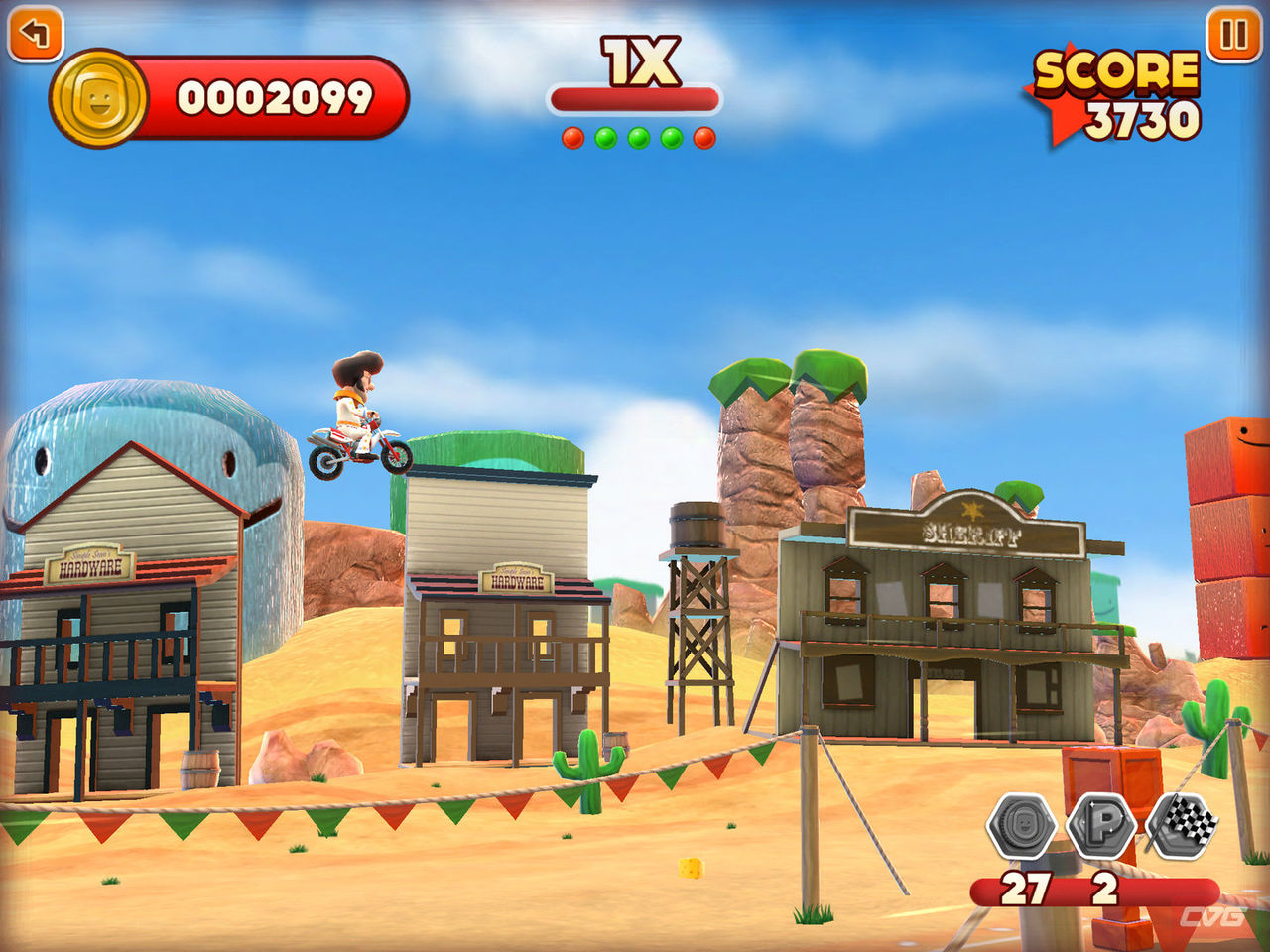
Task: Tap the gold smiley coin icon
Action: [98, 98]
